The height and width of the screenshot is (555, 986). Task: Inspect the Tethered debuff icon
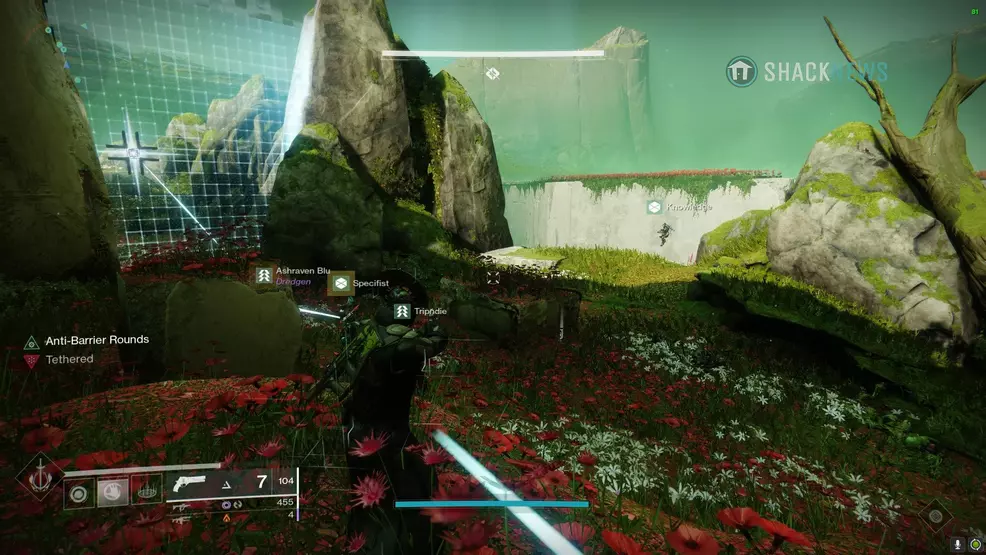(x=31, y=361)
